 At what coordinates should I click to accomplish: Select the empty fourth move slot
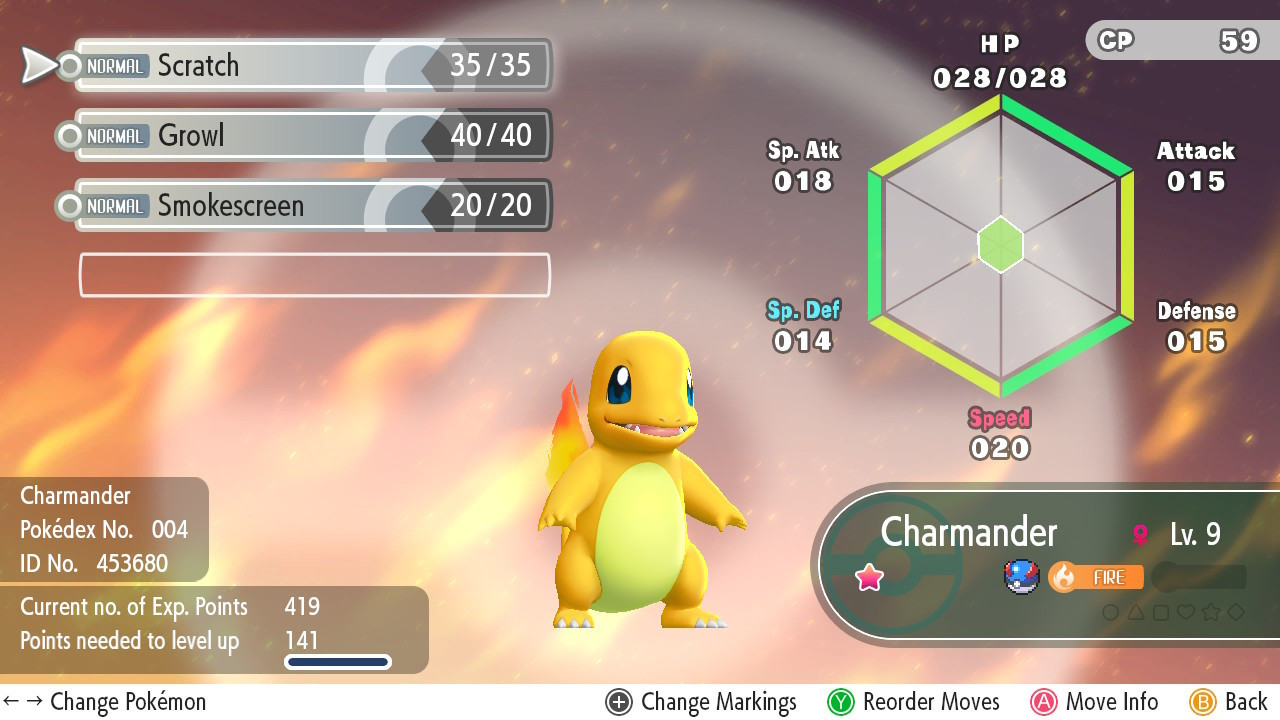(x=314, y=275)
